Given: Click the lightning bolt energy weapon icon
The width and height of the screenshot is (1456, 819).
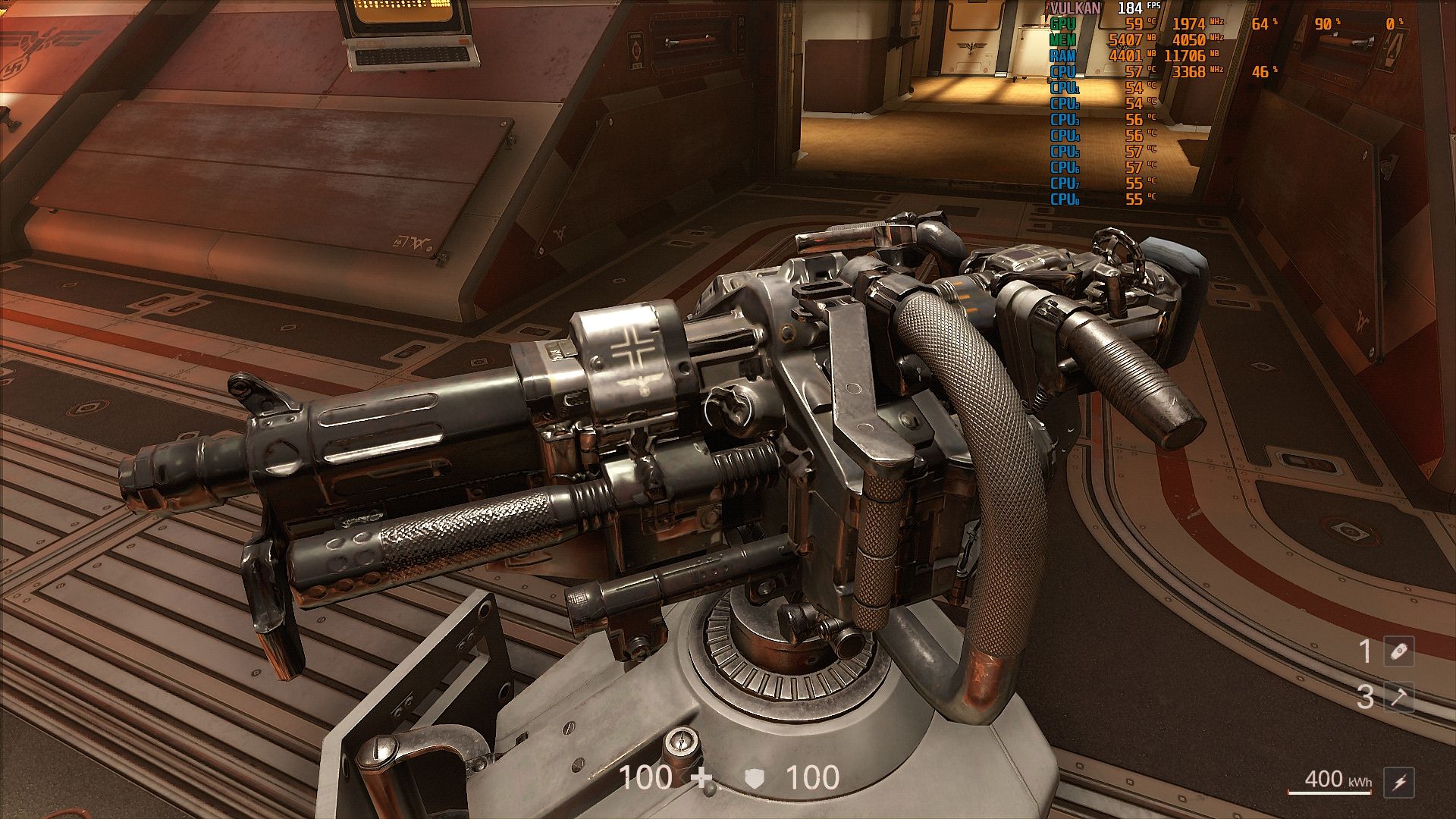Looking at the screenshot, I should click(x=1399, y=782).
